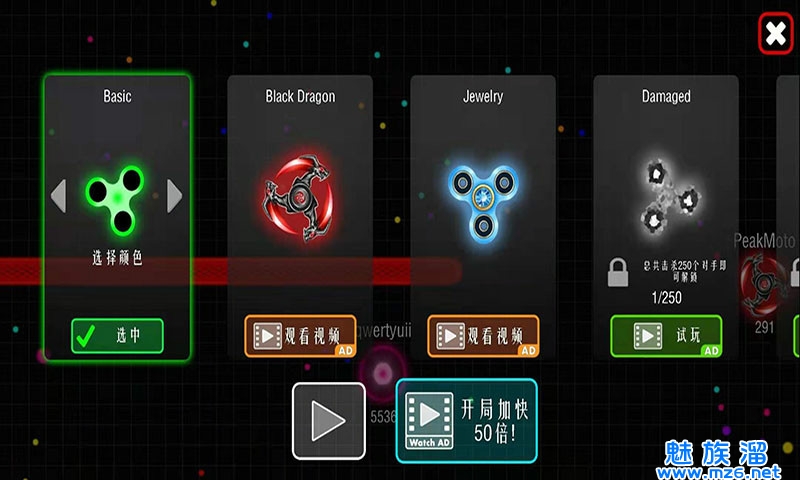Click the green 选中 selected button

point(117,336)
